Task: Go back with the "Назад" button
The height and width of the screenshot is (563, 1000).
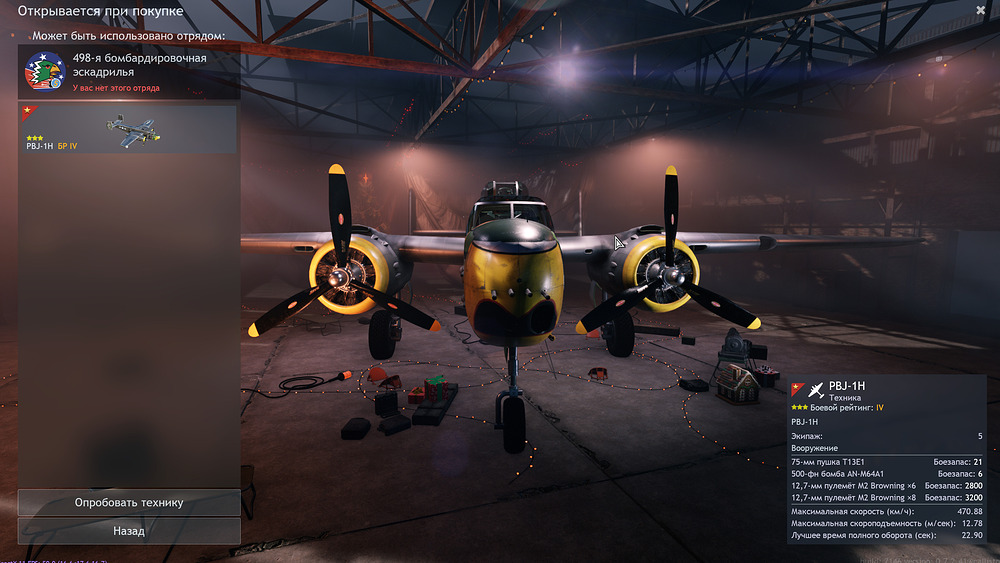Action: 129,531
